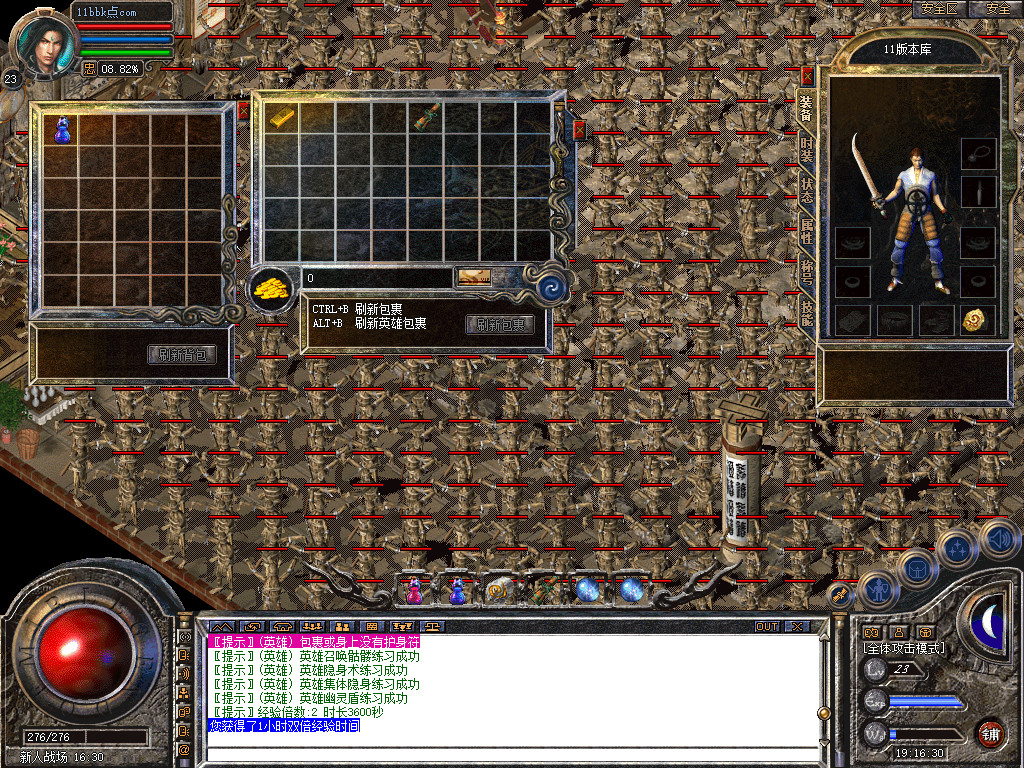Select the gold bar in the bag
1024x768 pixels.
[282, 117]
